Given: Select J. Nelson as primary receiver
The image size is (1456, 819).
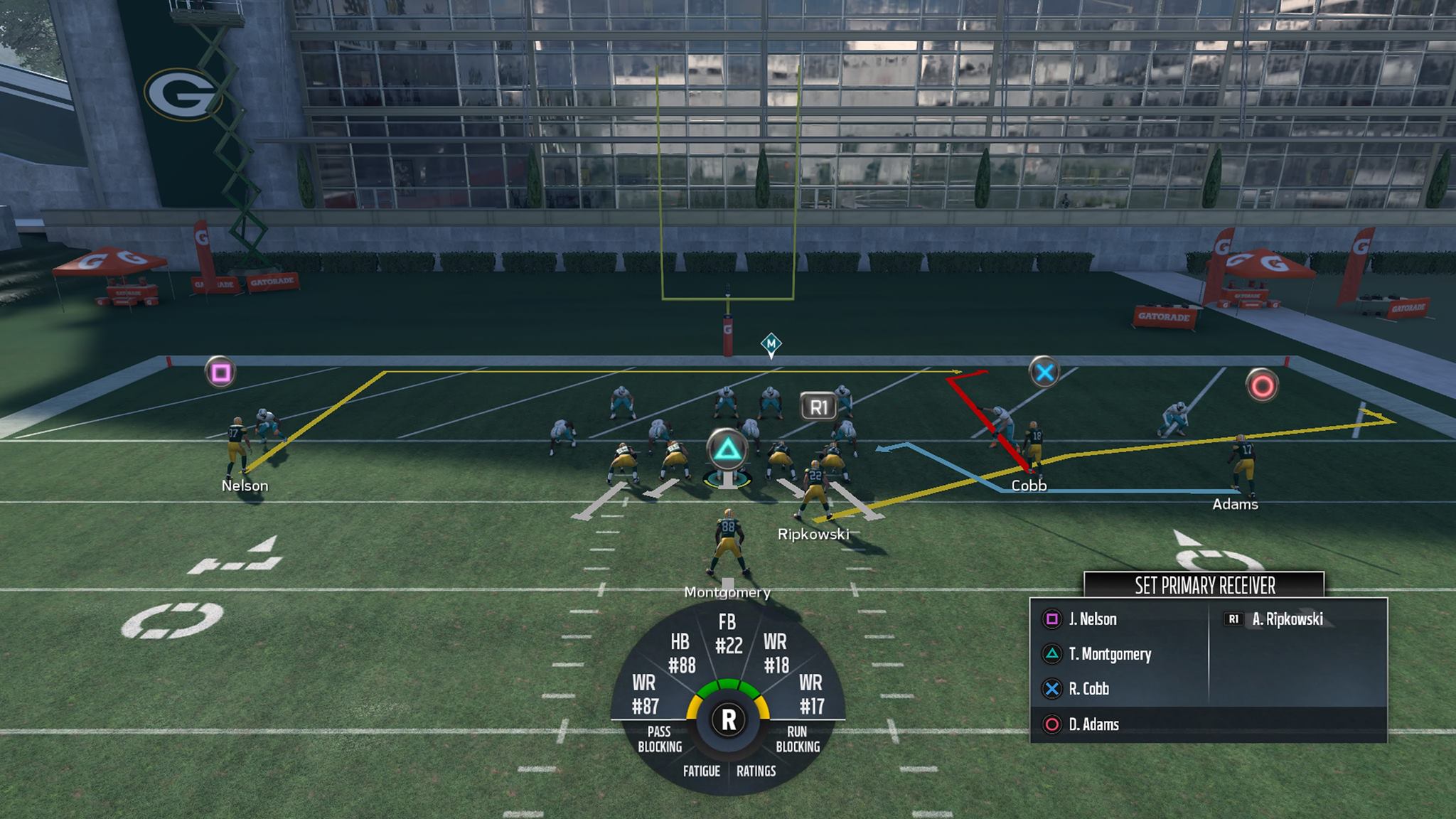Looking at the screenshot, I should (x=1091, y=619).
